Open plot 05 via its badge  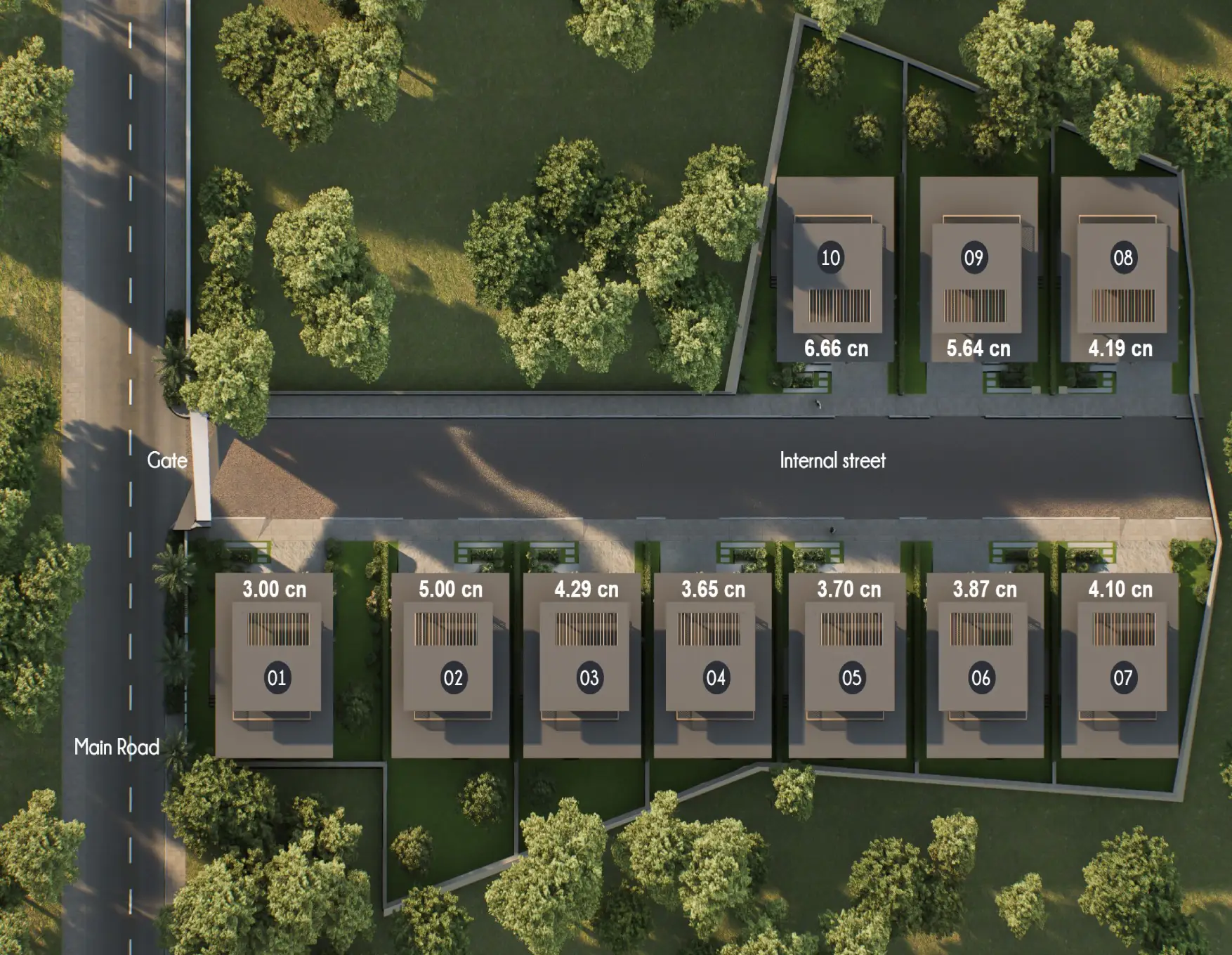[851, 678]
